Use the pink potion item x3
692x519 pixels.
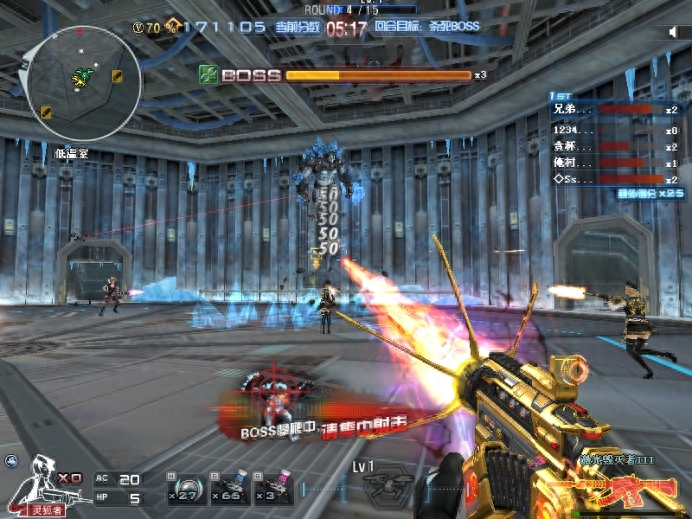[272, 487]
